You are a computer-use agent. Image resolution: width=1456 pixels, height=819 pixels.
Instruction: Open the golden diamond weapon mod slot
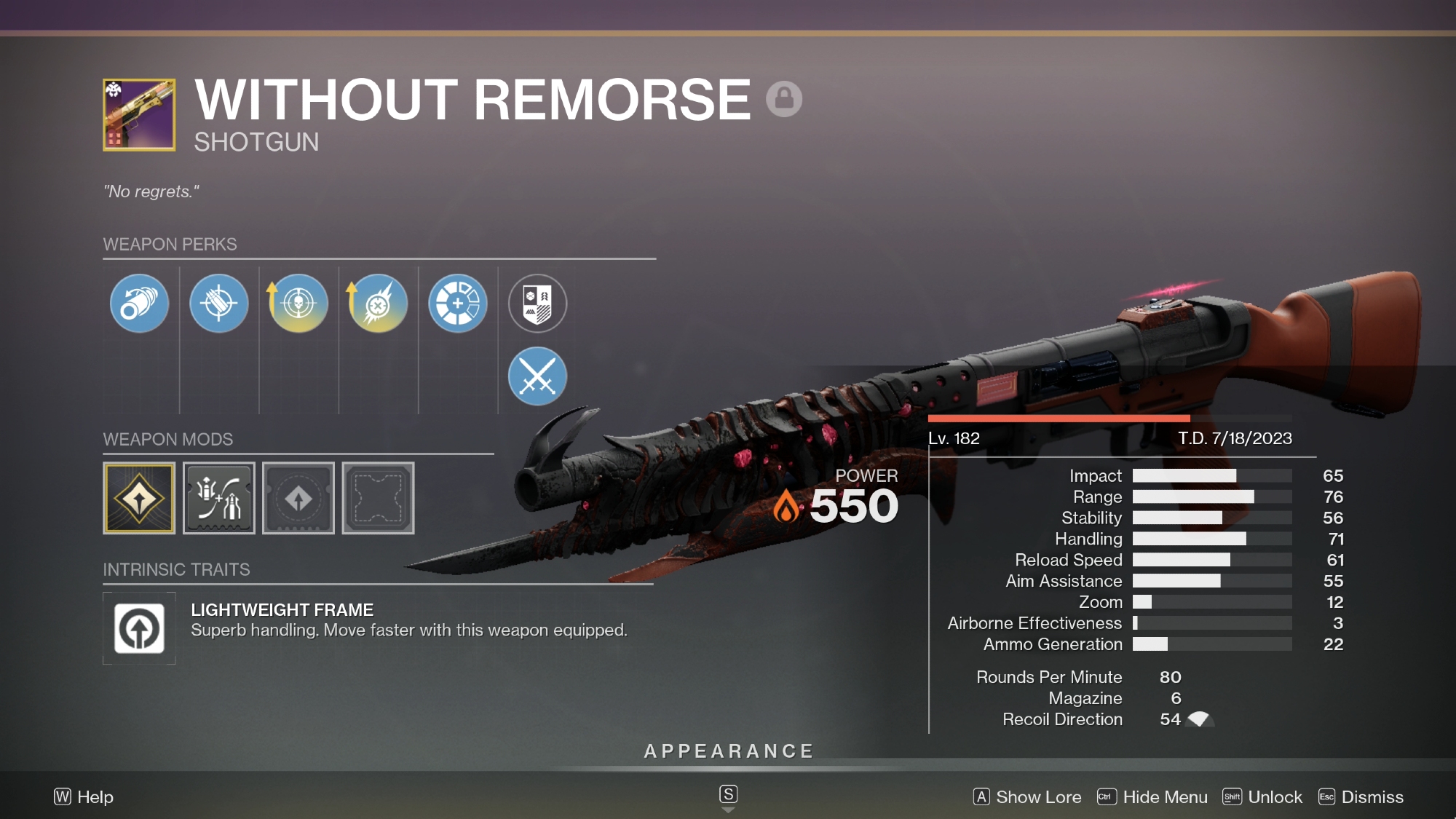[139, 499]
